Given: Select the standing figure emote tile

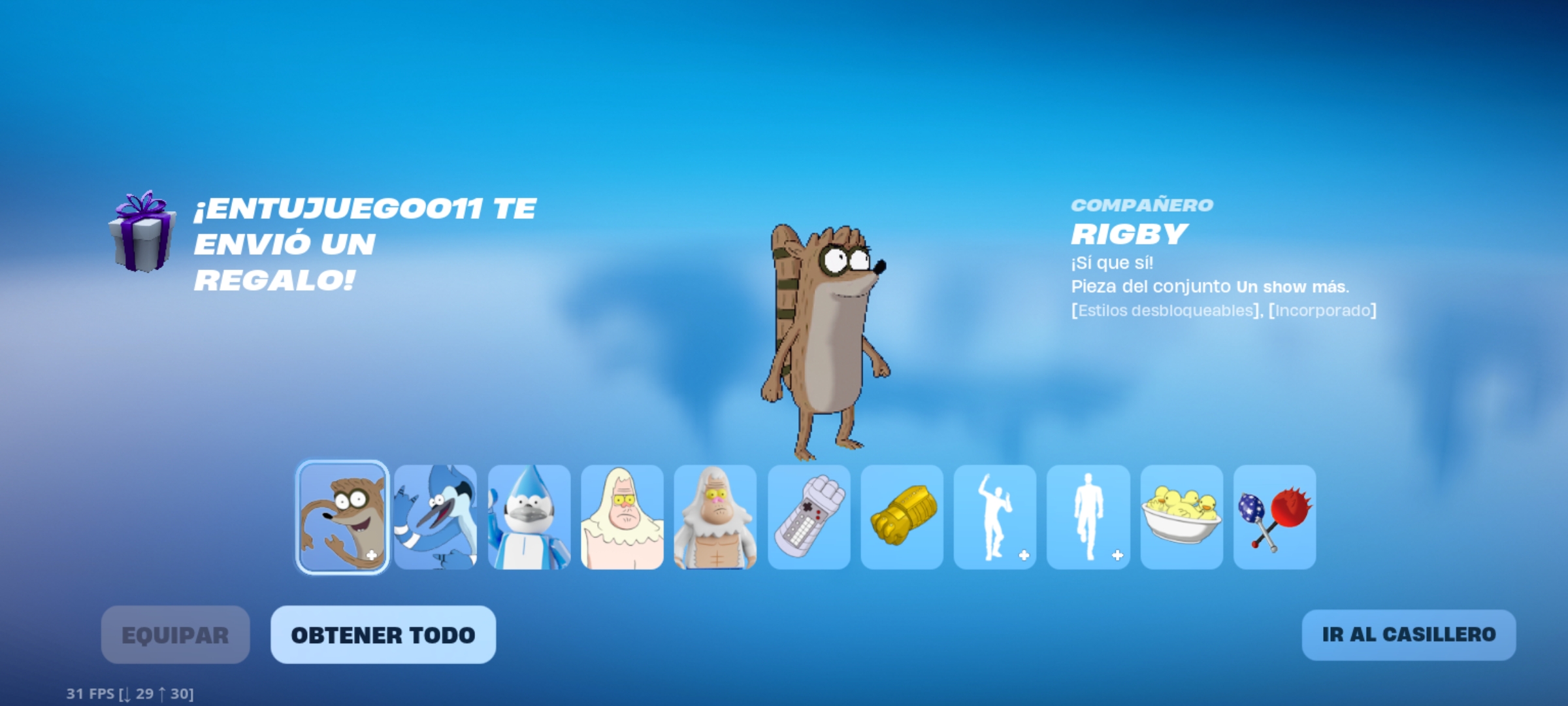Looking at the screenshot, I should coord(1088,517).
